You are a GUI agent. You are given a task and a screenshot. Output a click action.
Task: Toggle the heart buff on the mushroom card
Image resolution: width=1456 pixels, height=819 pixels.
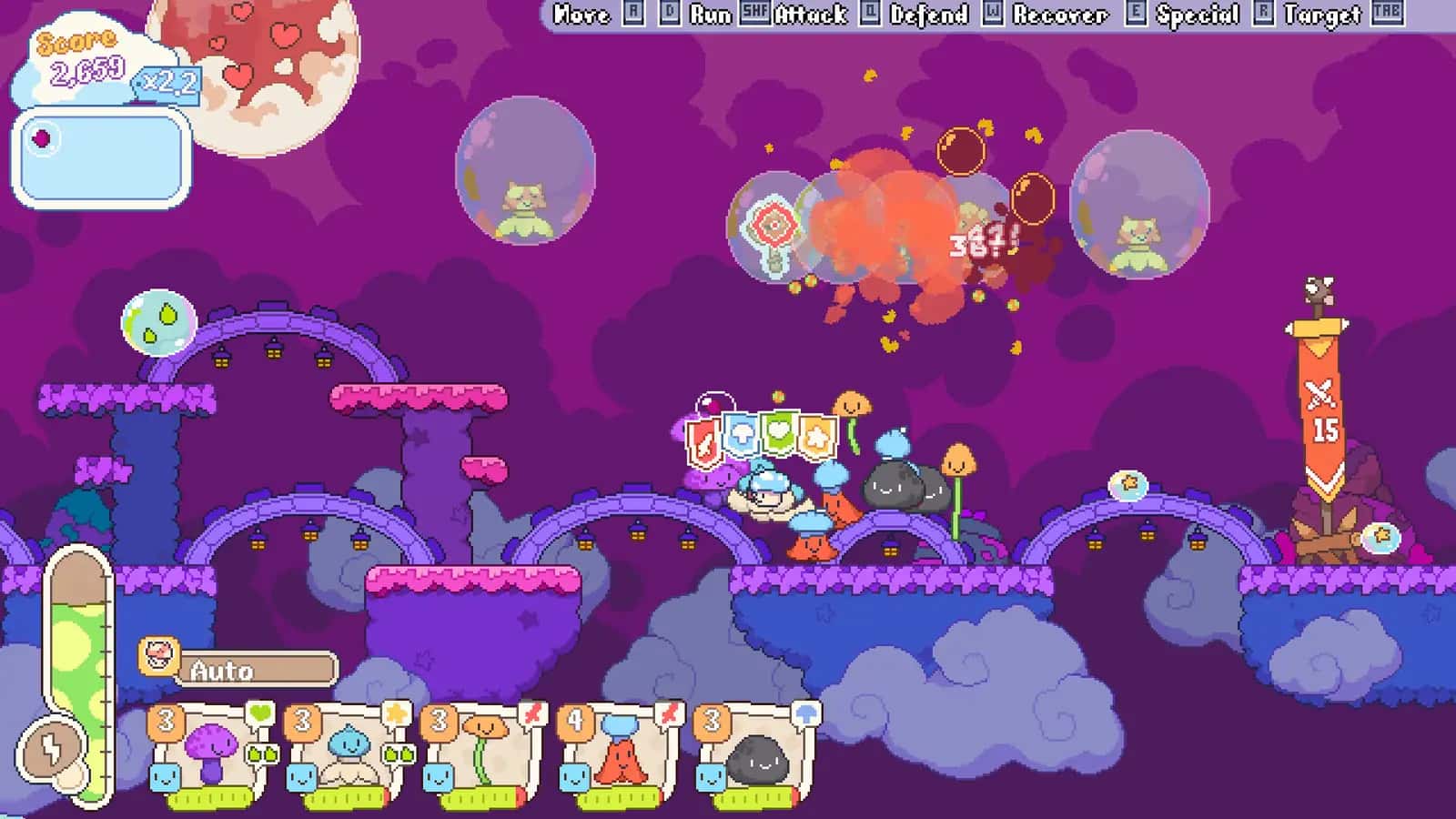tap(260, 713)
